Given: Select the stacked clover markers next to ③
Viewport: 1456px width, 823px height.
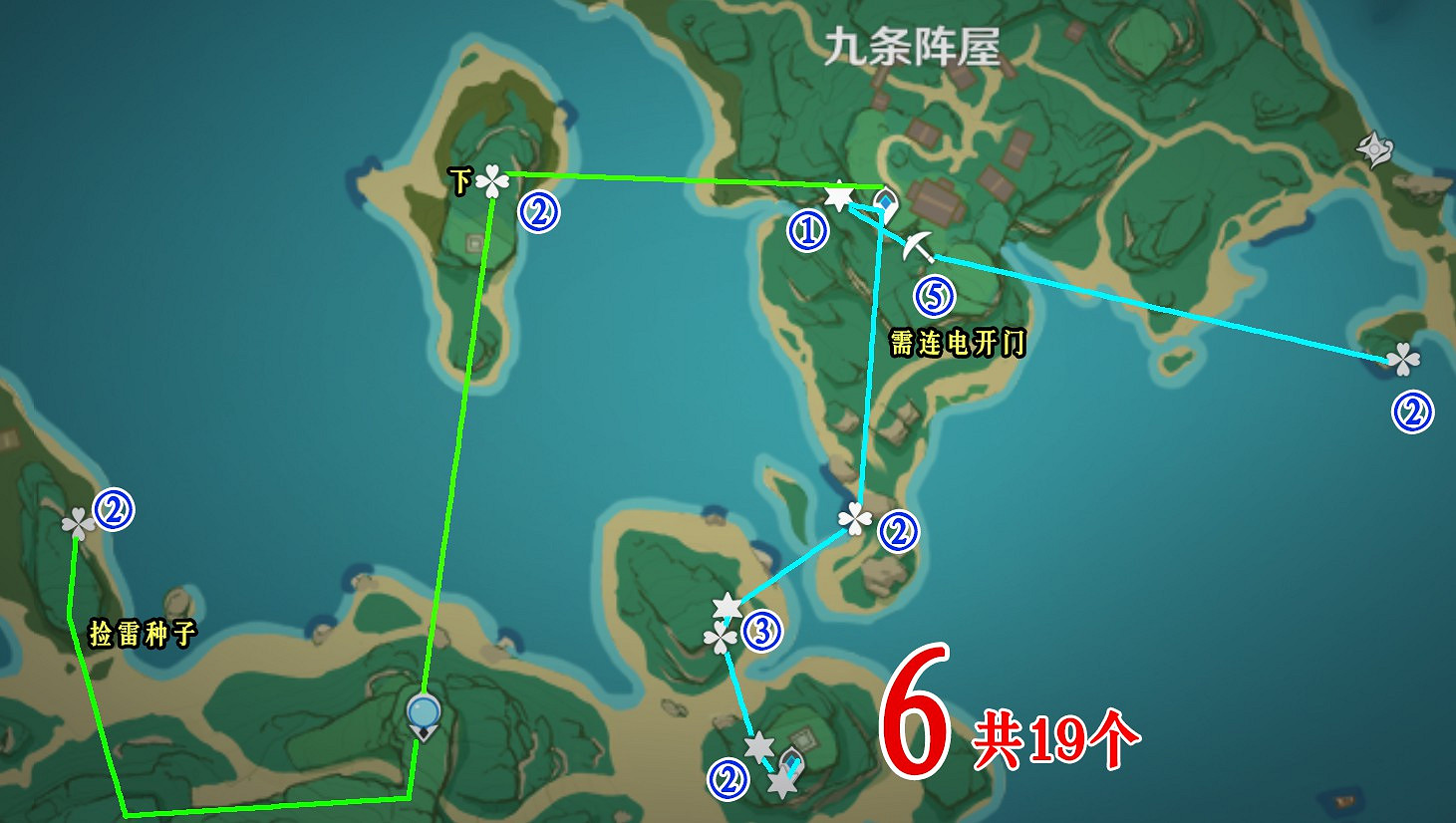Looking at the screenshot, I should [723, 636].
